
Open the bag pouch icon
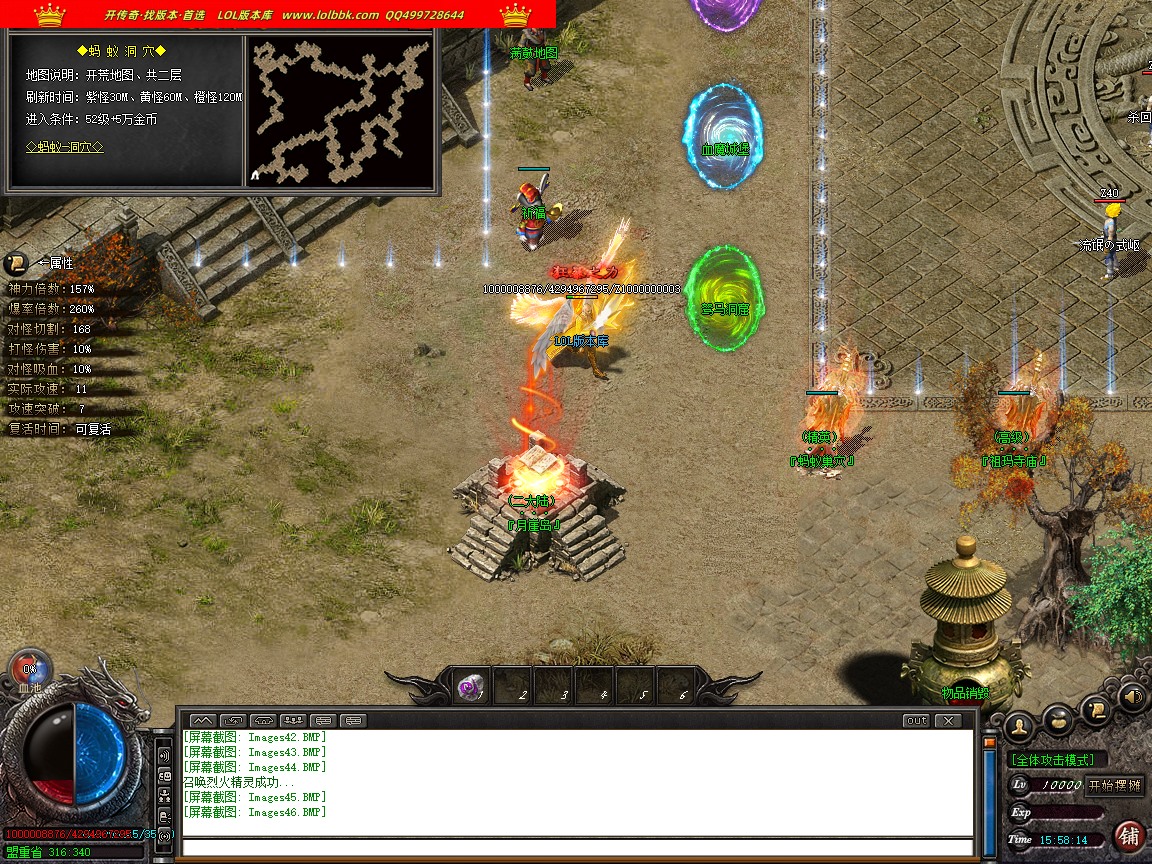(x=1057, y=722)
